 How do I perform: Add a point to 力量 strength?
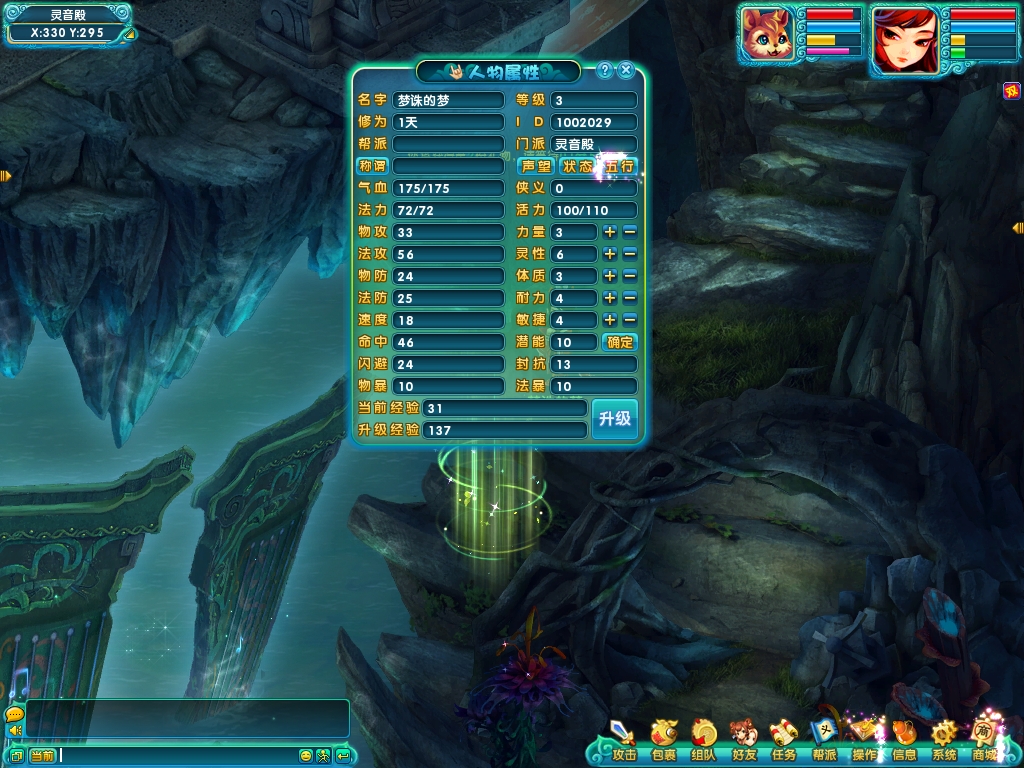609,232
